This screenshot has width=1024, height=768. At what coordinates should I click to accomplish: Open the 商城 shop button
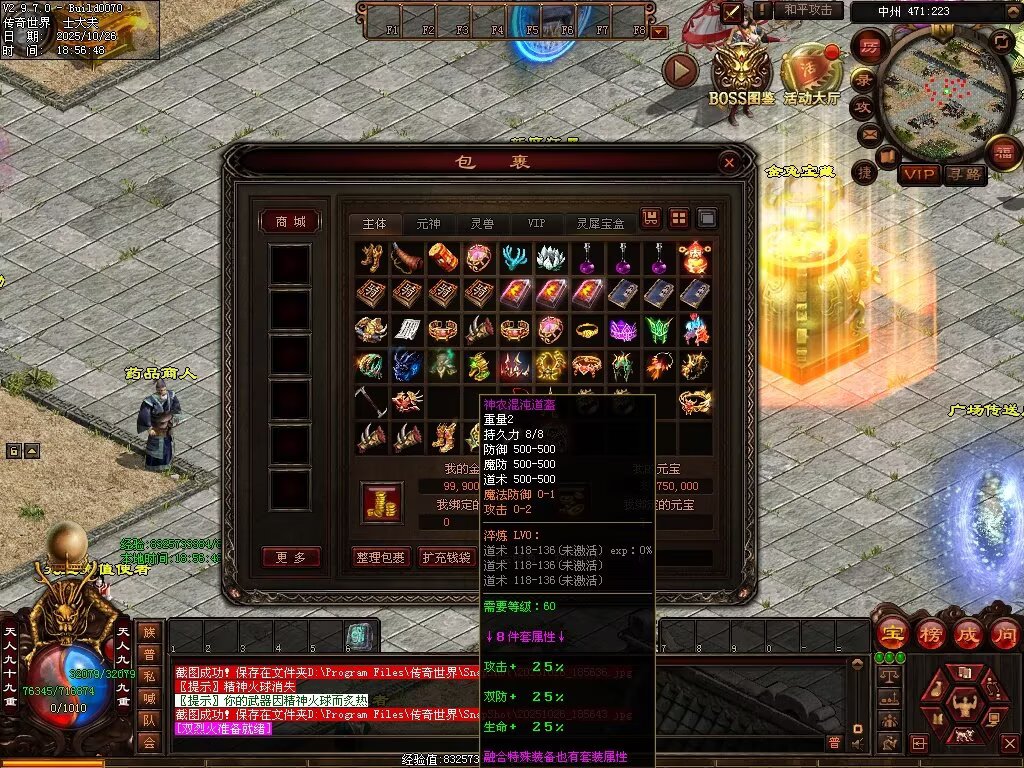click(291, 222)
